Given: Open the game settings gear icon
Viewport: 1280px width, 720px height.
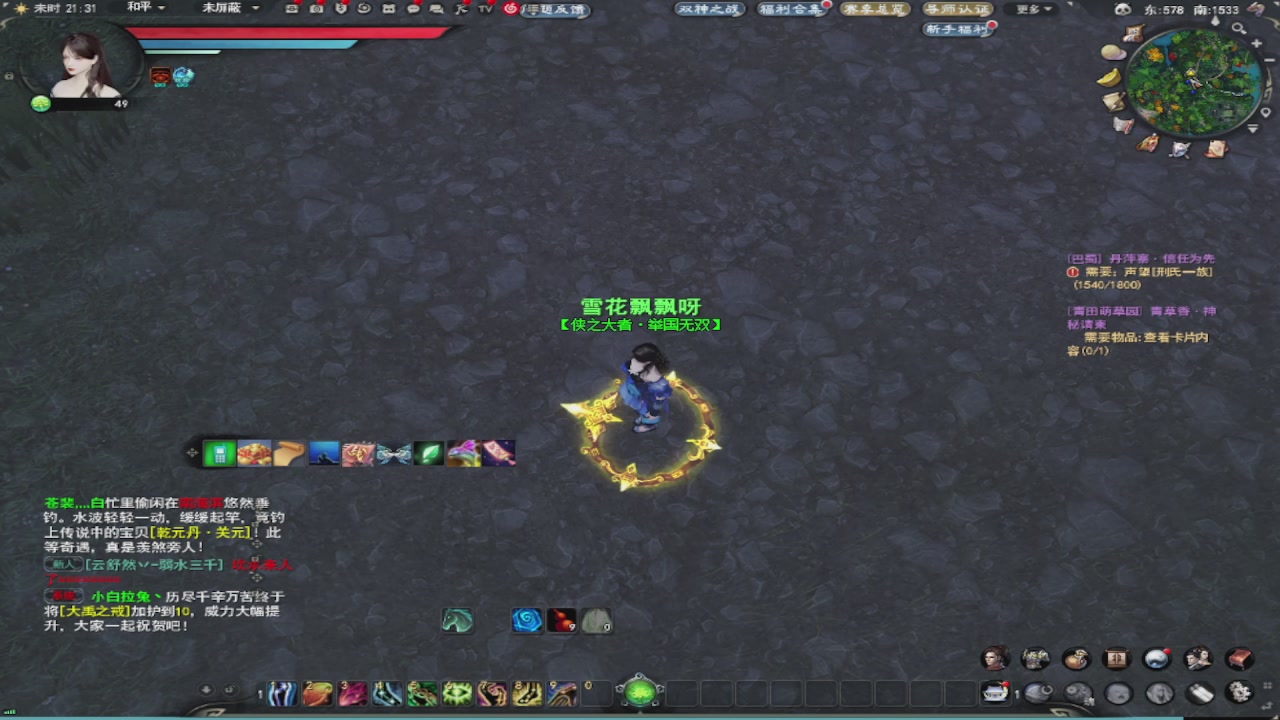Looking at the screenshot, I should point(1237,693).
